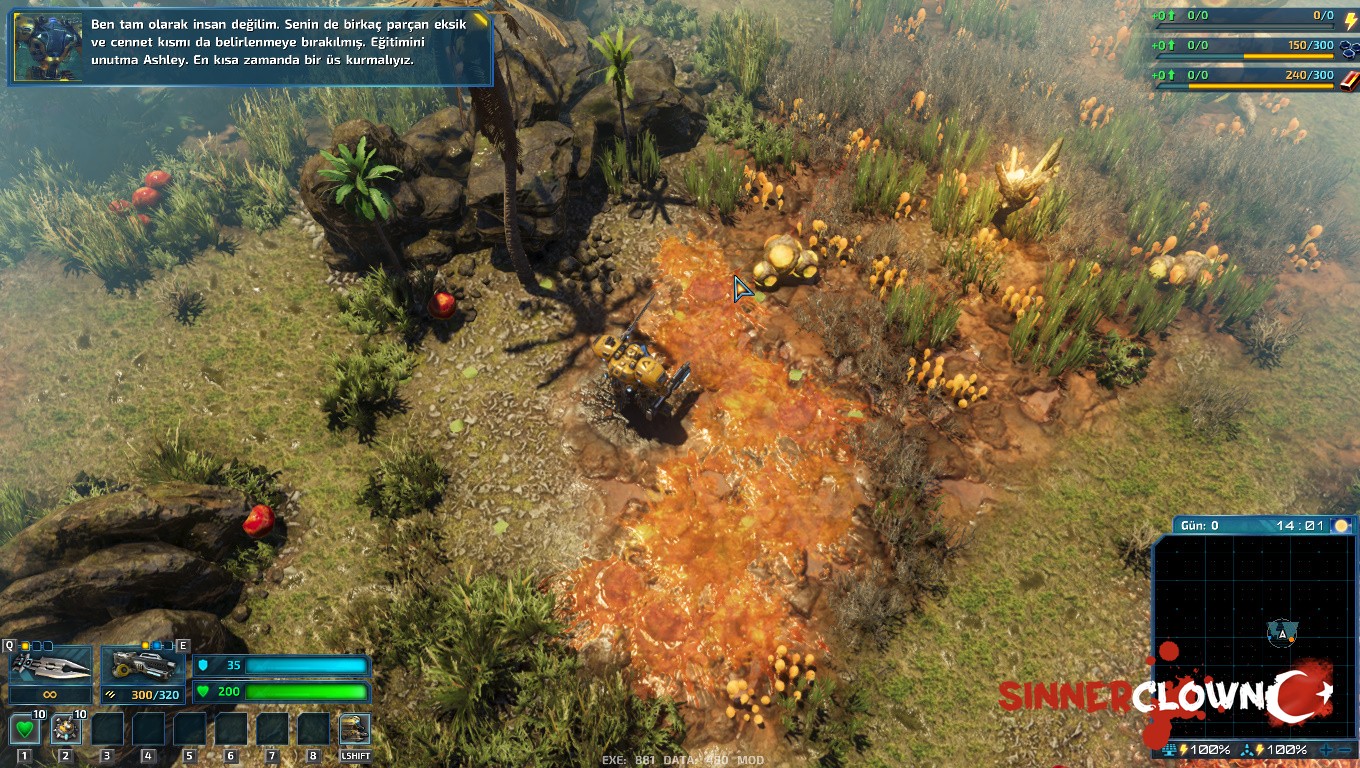Viewport: 1360px width, 768px height.
Task: Click the solar panel 100% status icon
Action: [1170, 749]
